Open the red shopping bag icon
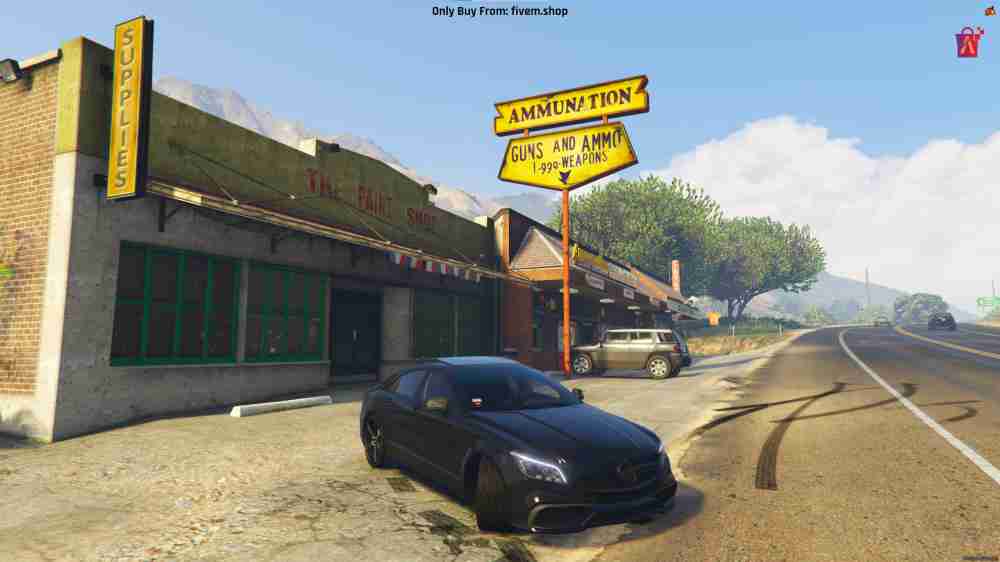This screenshot has height=562, width=1000. 968,43
